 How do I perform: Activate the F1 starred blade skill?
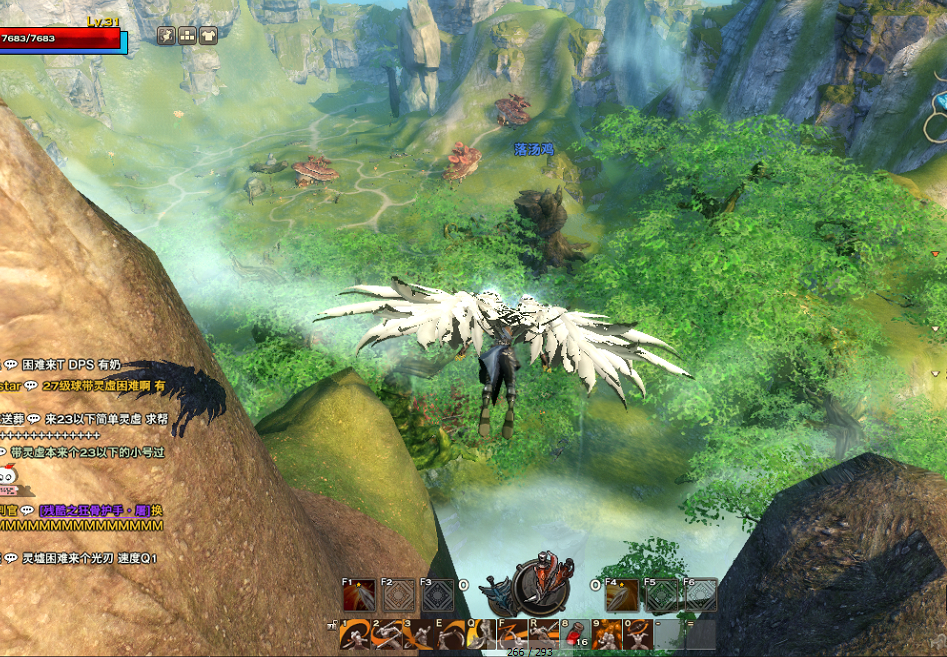359,596
